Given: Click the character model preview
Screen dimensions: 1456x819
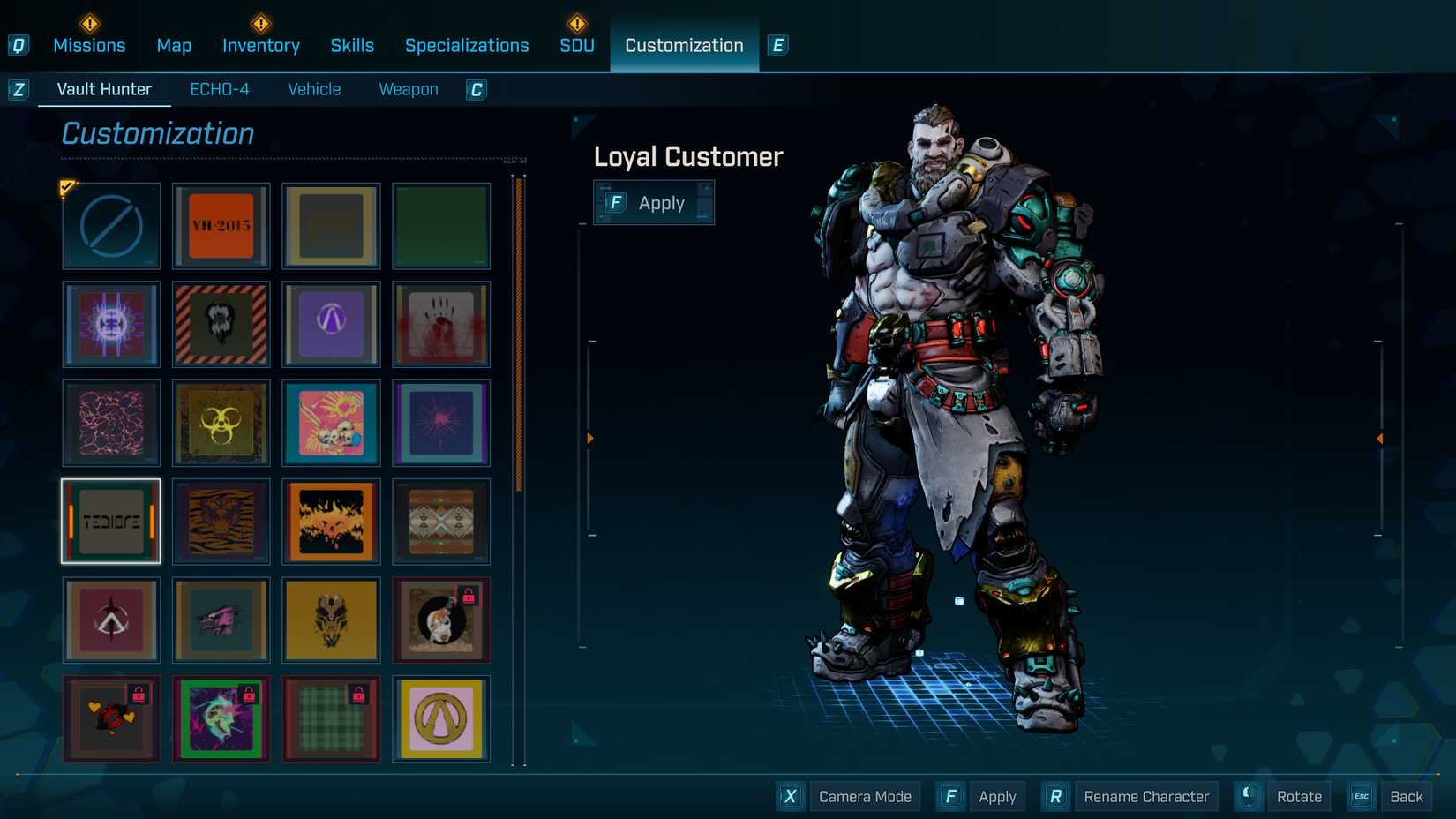Looking at the screenshot, I should coord(962,424).
